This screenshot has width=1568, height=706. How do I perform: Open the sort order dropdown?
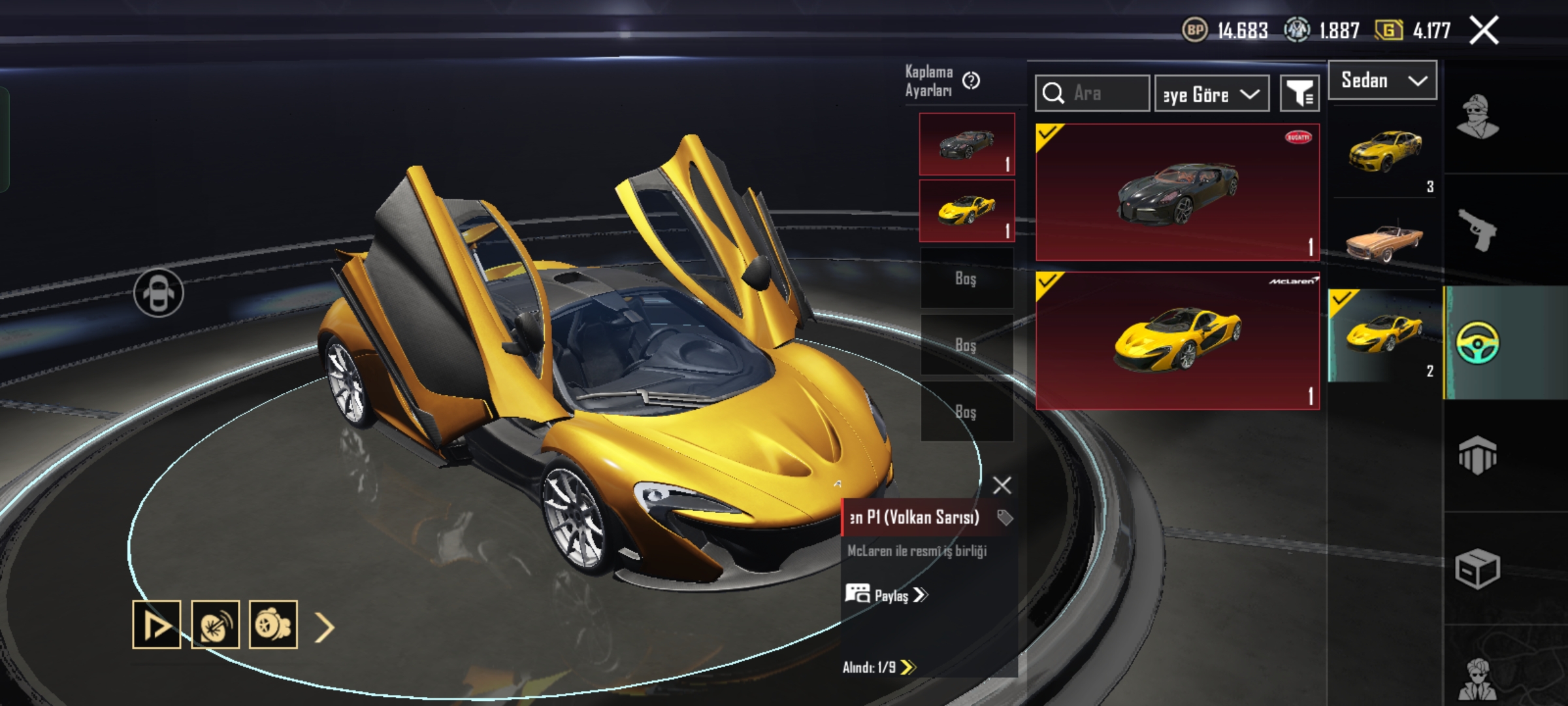pyautogui.click(x=1212, y=94)
